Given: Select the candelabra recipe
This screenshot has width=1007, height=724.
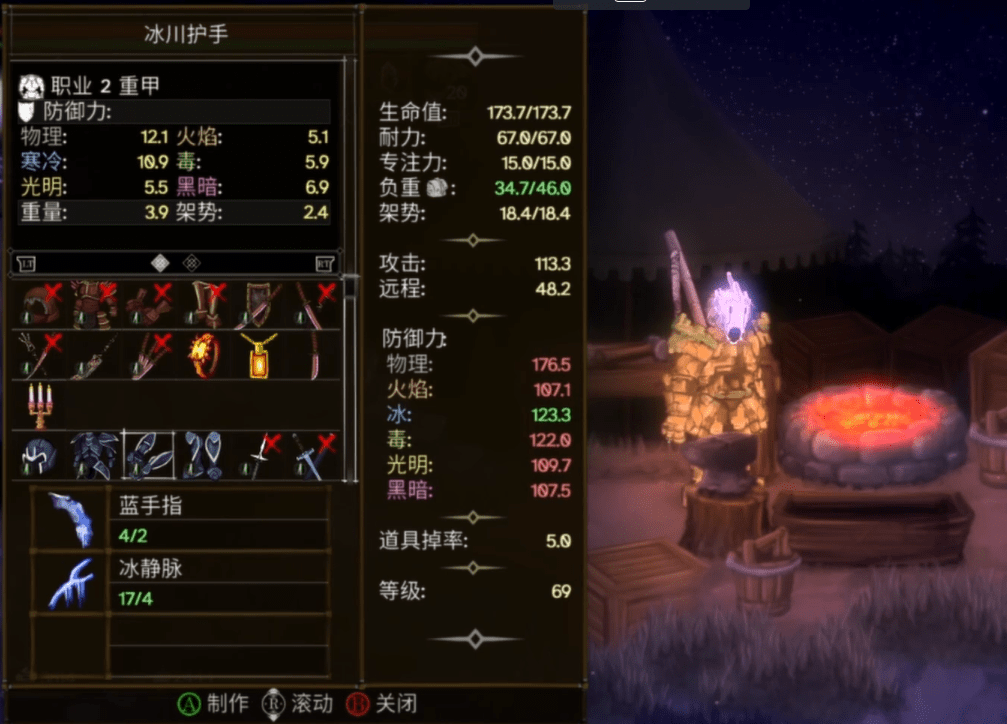Looking at the screenshot, I should click(38, 405).
